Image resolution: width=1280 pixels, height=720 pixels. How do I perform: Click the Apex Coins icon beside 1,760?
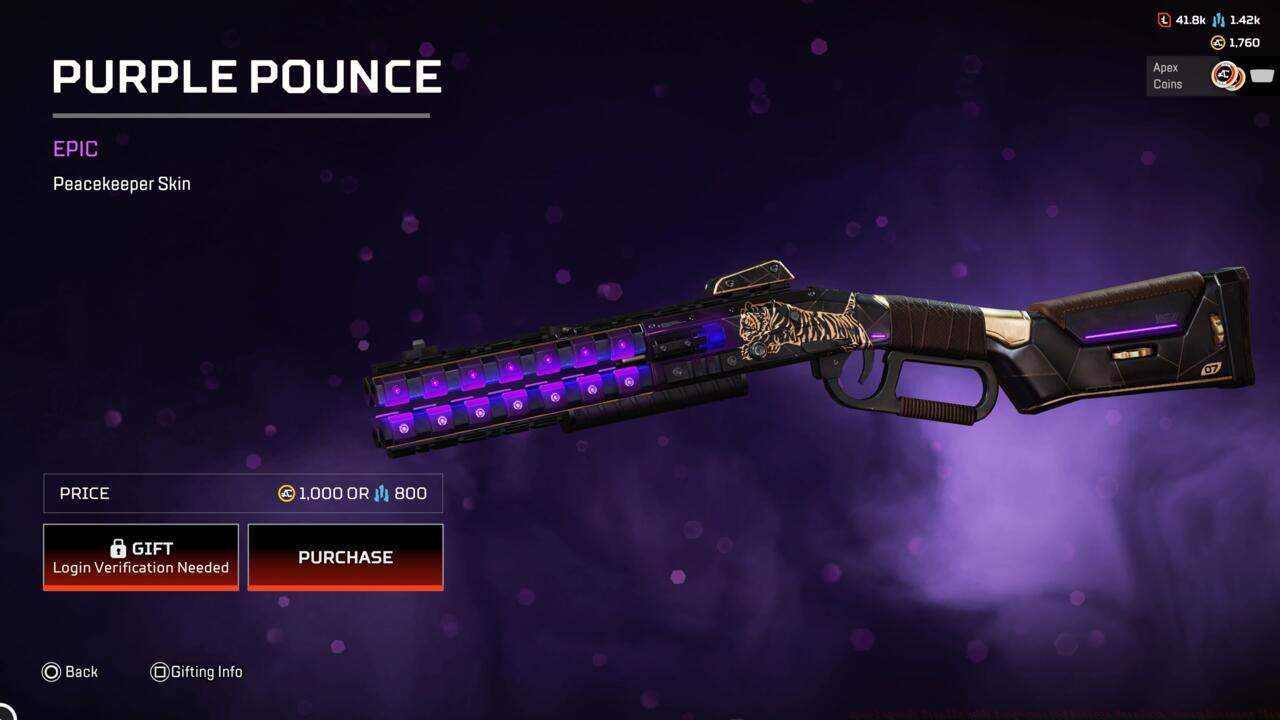(x=1218, y=42)
